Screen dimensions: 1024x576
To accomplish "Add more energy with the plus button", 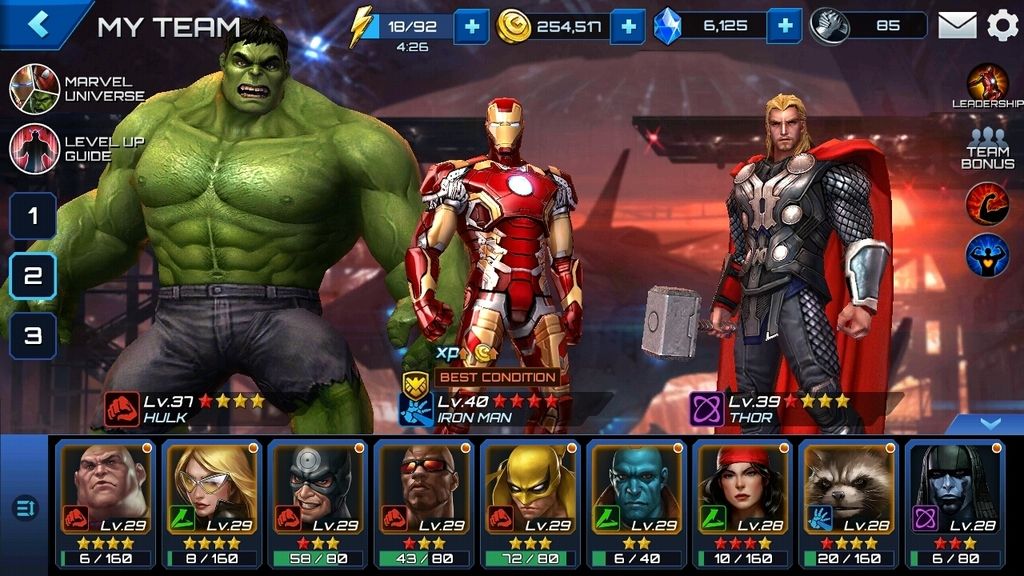I will click(x=471, y=25).
